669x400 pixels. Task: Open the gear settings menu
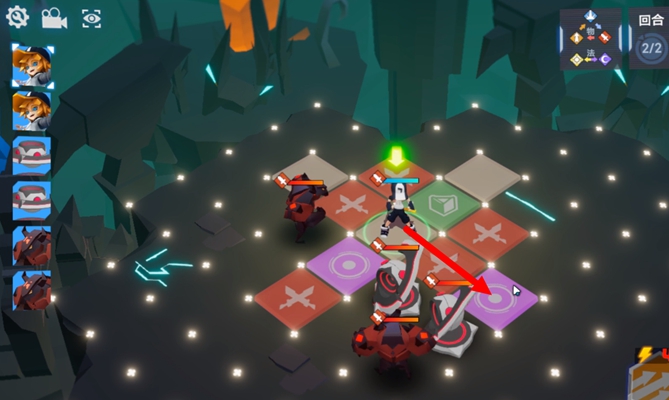pos(17,17)
